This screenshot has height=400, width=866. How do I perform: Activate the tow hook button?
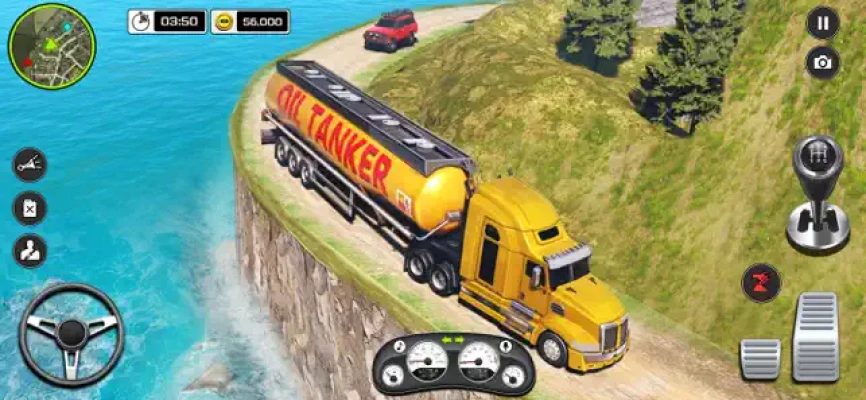coord(30,164)
